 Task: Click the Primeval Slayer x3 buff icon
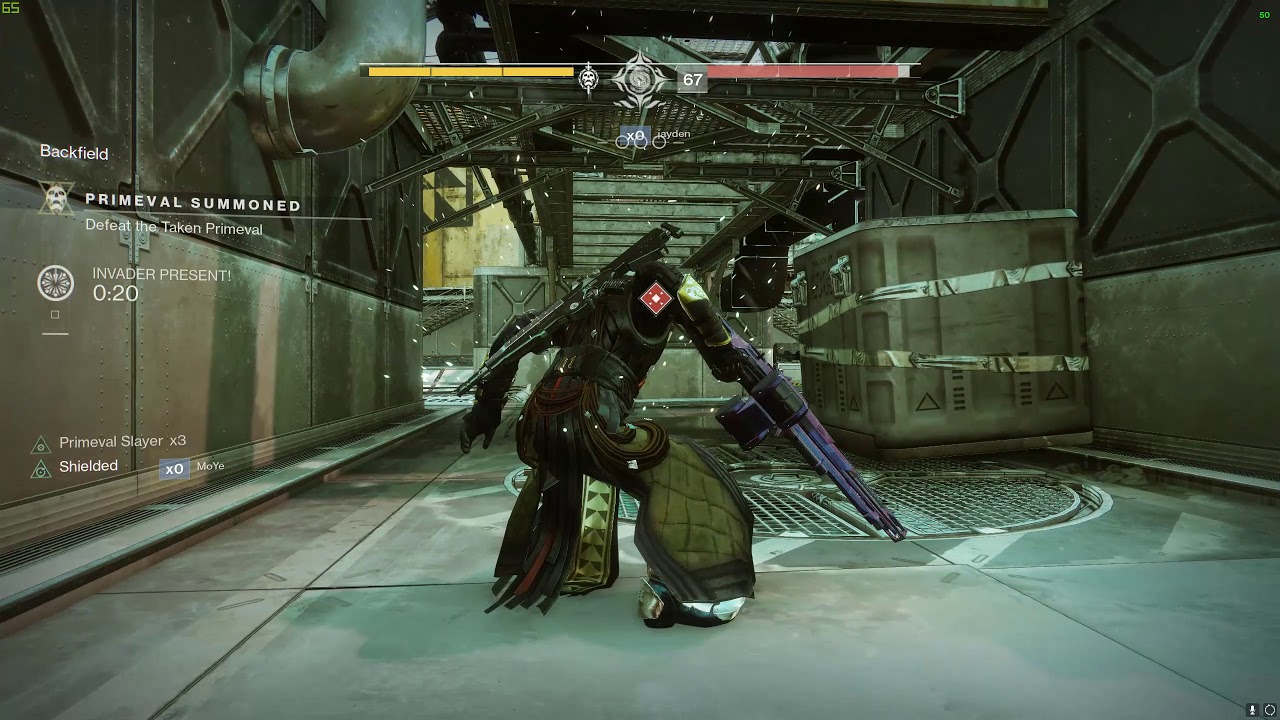point(41,445)
